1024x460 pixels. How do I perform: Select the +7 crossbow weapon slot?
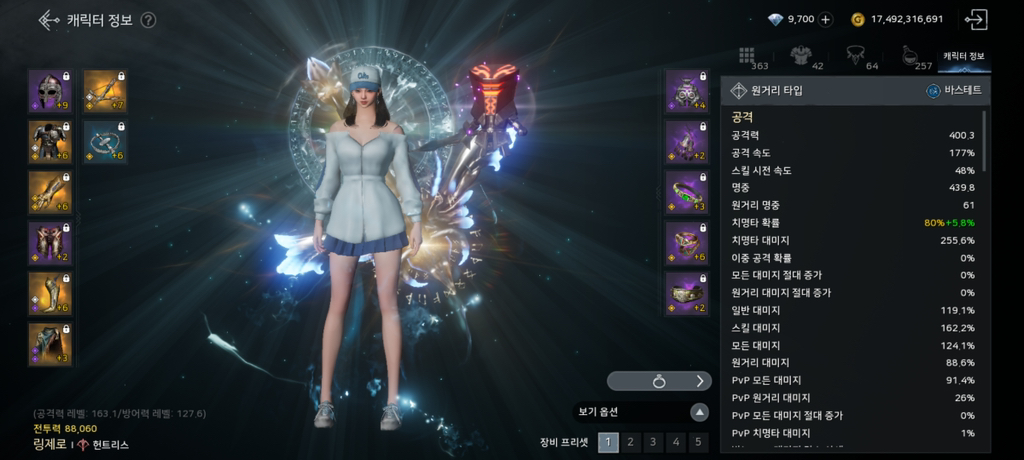104,91
